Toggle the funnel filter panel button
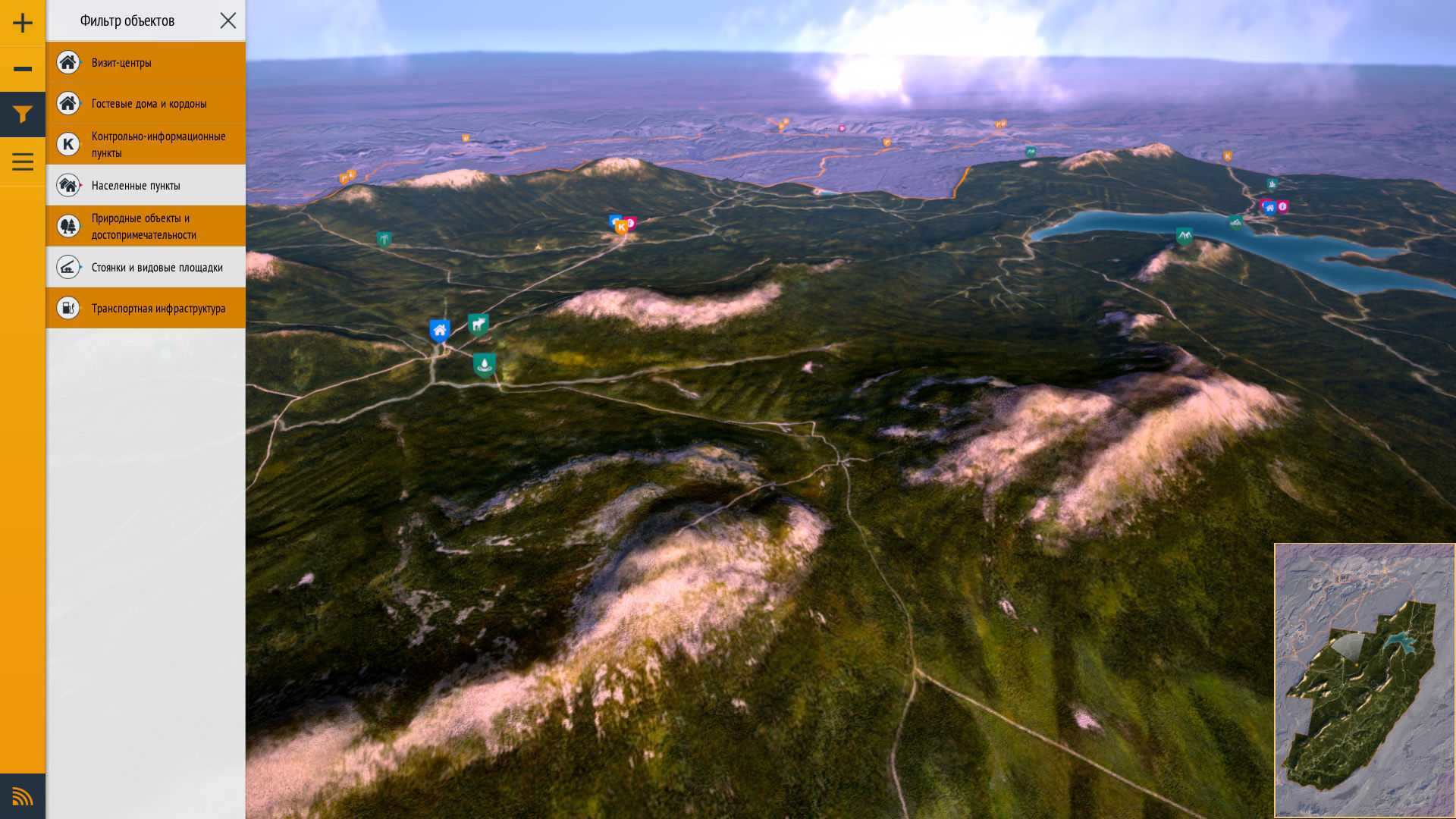The image size is (1456, 819). (x=23, y=115)
